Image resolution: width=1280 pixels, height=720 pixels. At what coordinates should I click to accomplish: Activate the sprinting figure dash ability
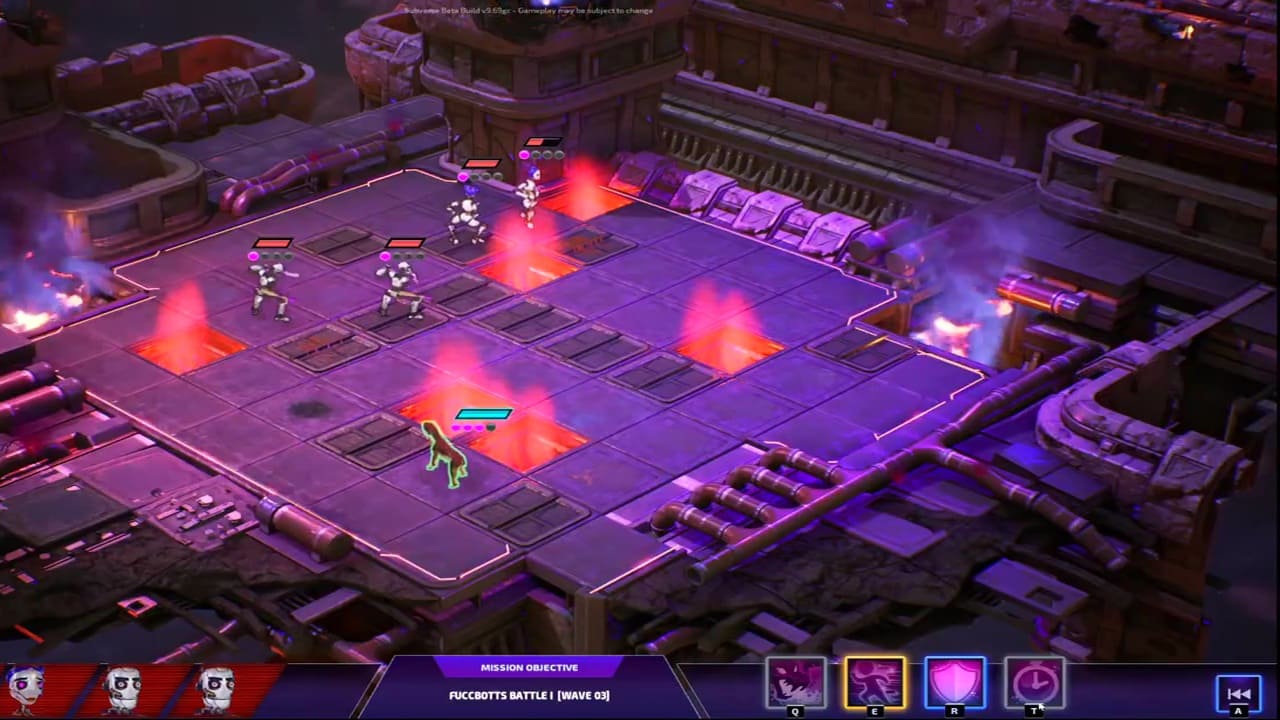[875, 682]
